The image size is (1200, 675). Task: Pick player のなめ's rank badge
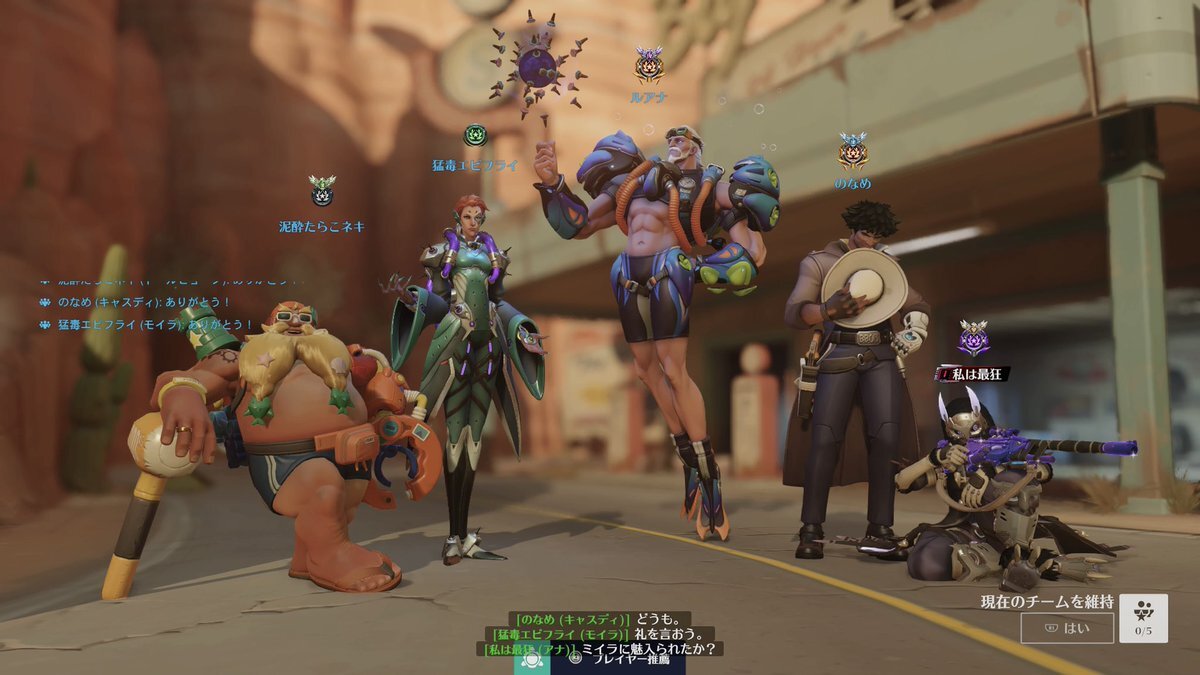click(852, 151)
